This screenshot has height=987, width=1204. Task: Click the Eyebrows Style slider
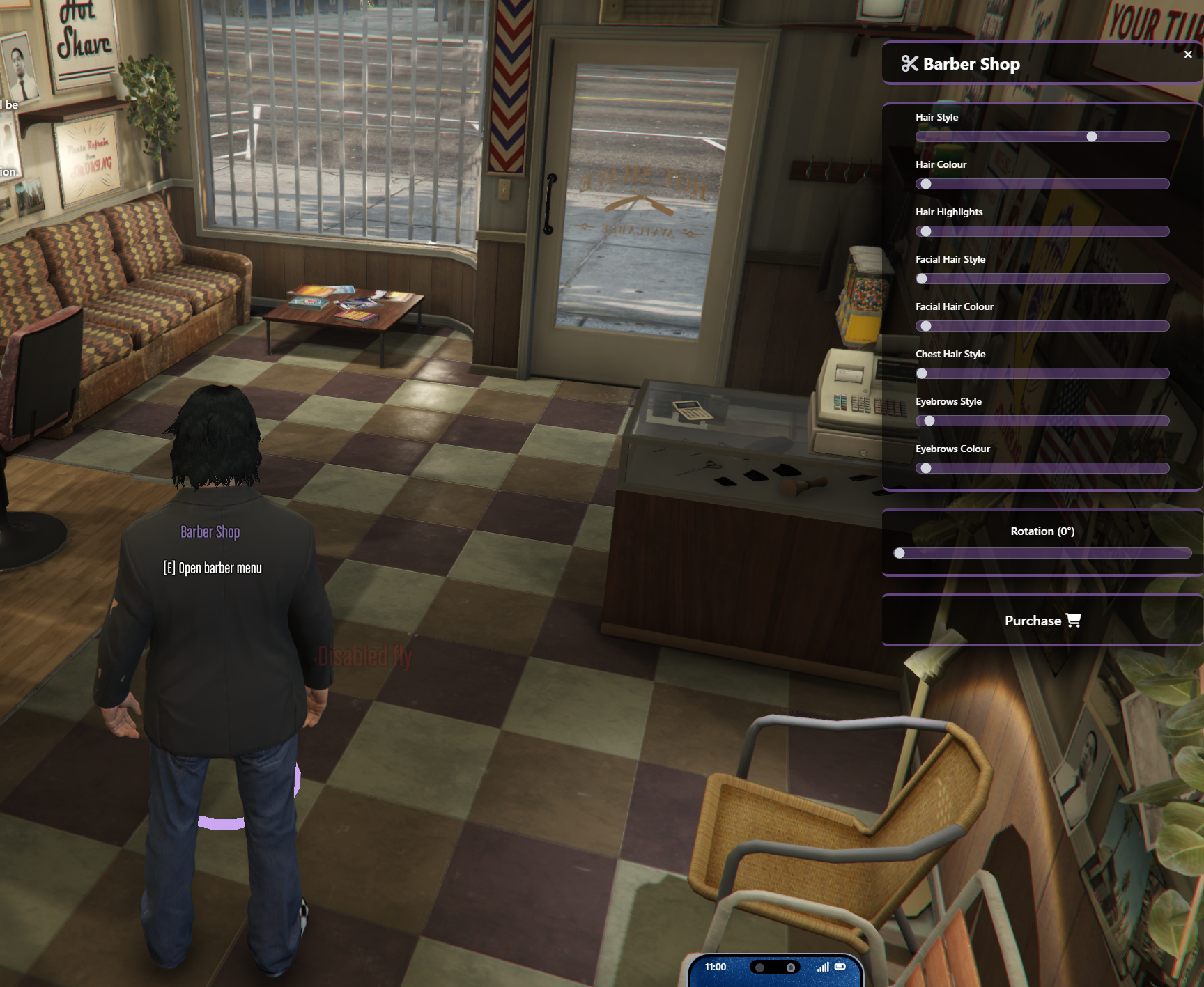click(x=1042, y=421)
